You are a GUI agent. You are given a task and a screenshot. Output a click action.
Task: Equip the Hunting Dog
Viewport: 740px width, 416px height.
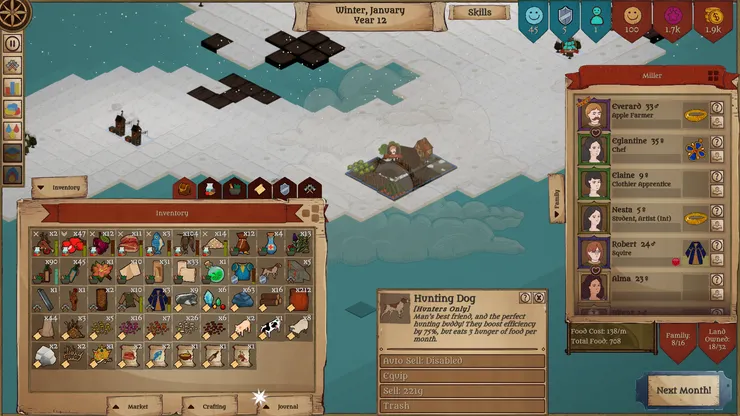462,376
